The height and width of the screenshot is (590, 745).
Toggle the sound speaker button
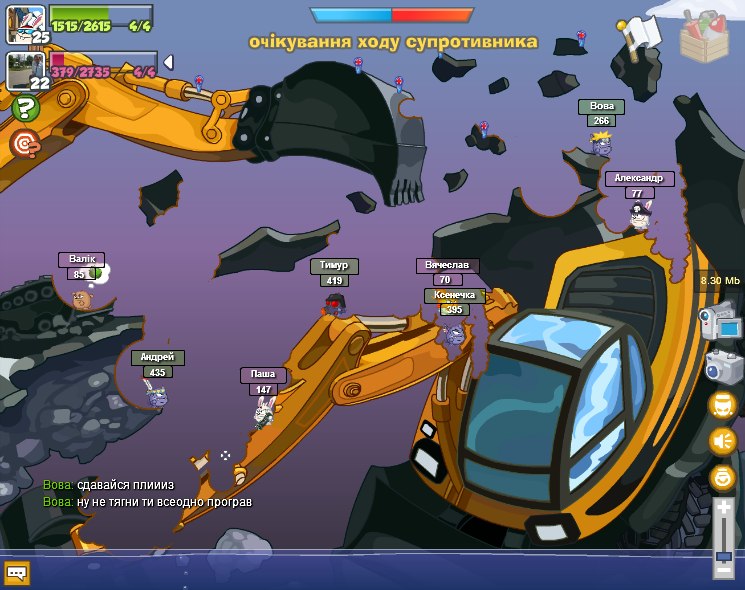tap(722, 441)
